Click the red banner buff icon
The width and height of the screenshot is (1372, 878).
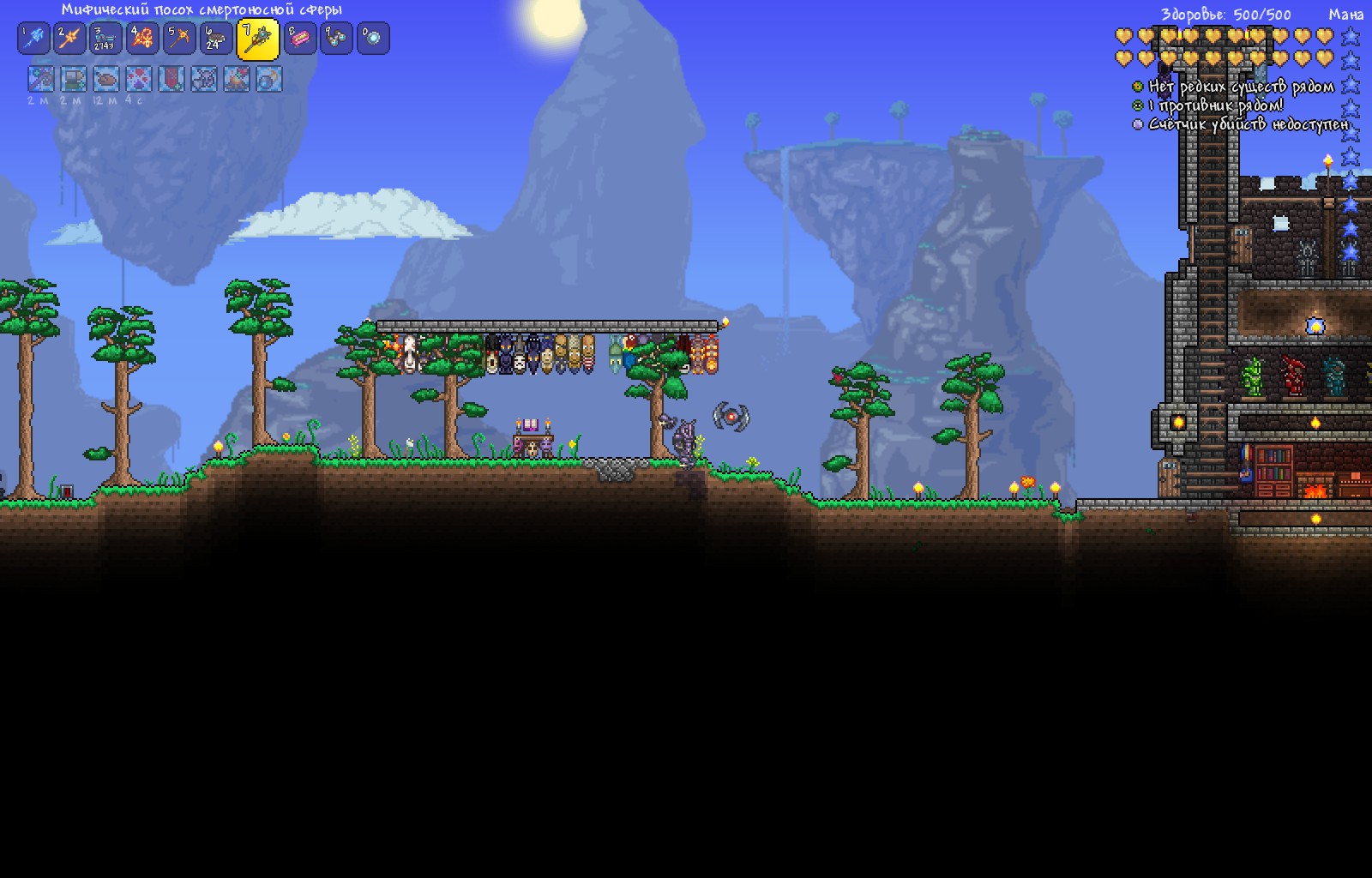[x=171, y=79]
